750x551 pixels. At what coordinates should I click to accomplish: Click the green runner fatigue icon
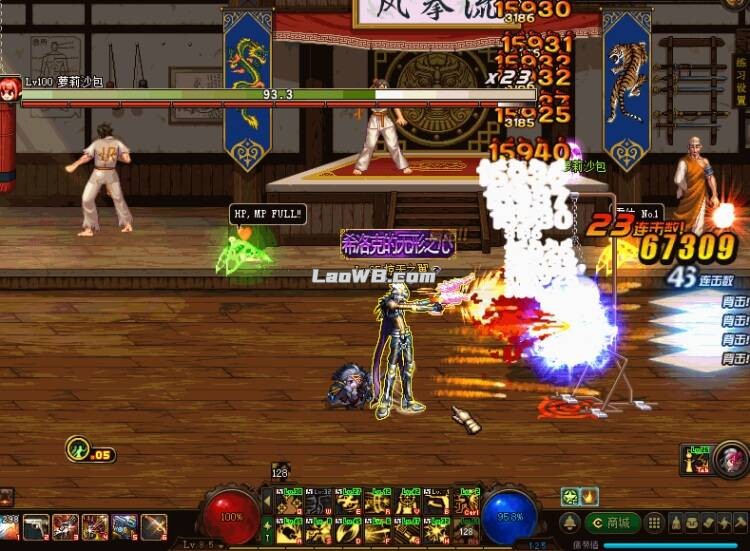77,451
